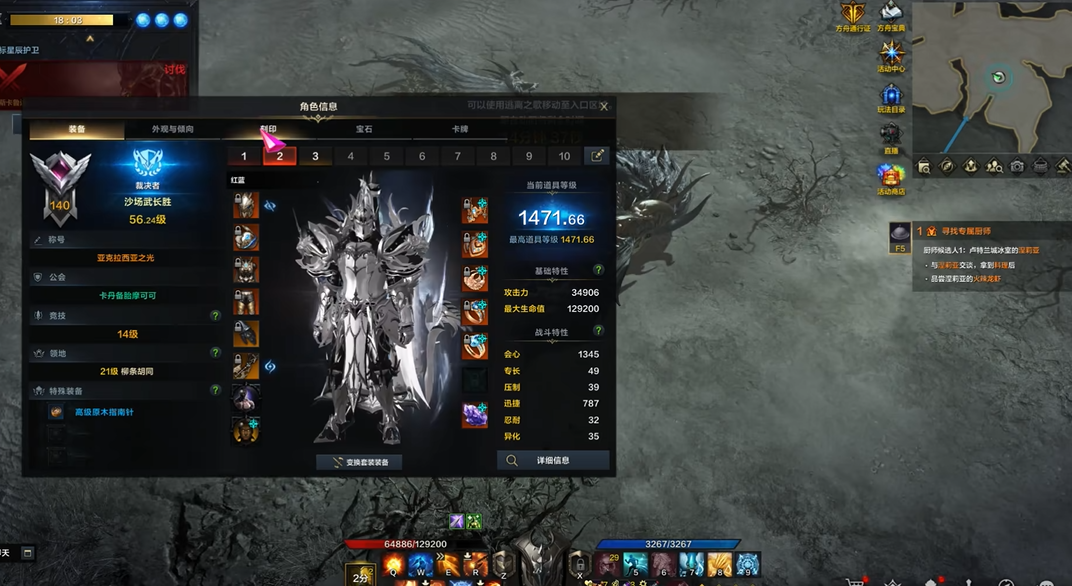Click the 变换套装装备 swap set button

[360, 462]
